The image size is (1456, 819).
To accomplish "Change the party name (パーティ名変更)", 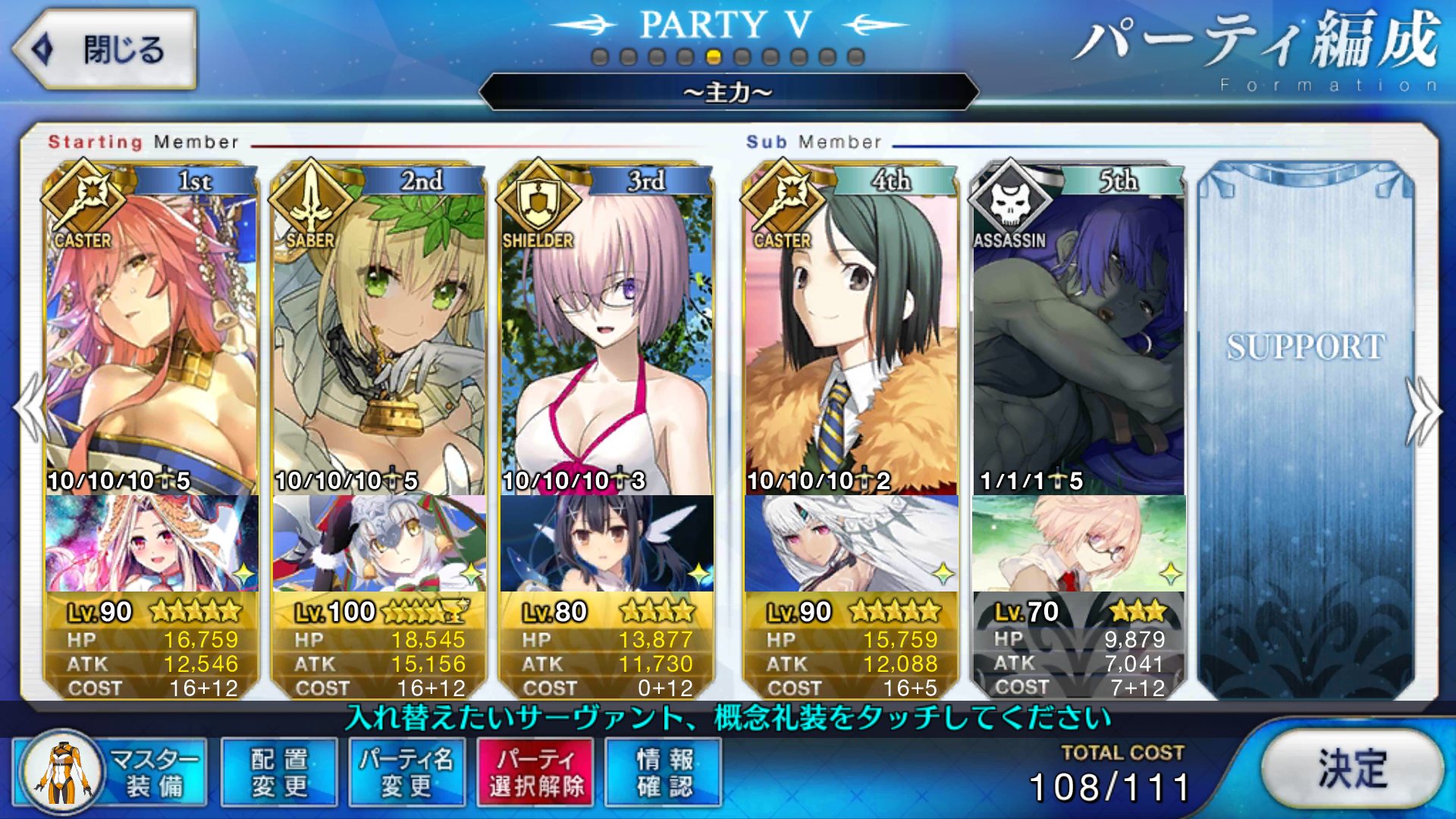I will [406, 772].
